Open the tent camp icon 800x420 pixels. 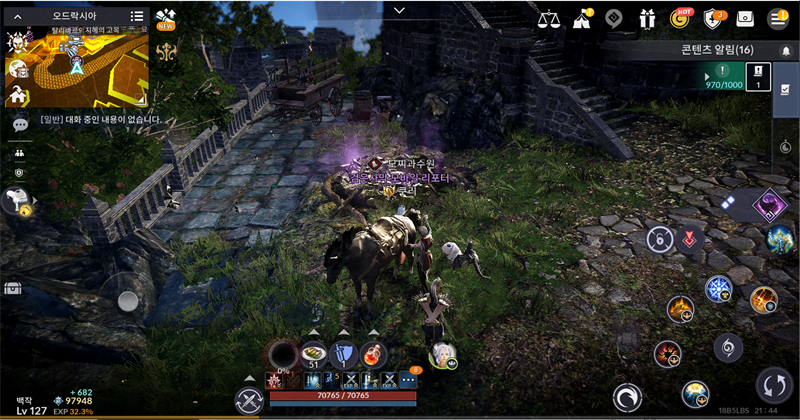(581, 18)
